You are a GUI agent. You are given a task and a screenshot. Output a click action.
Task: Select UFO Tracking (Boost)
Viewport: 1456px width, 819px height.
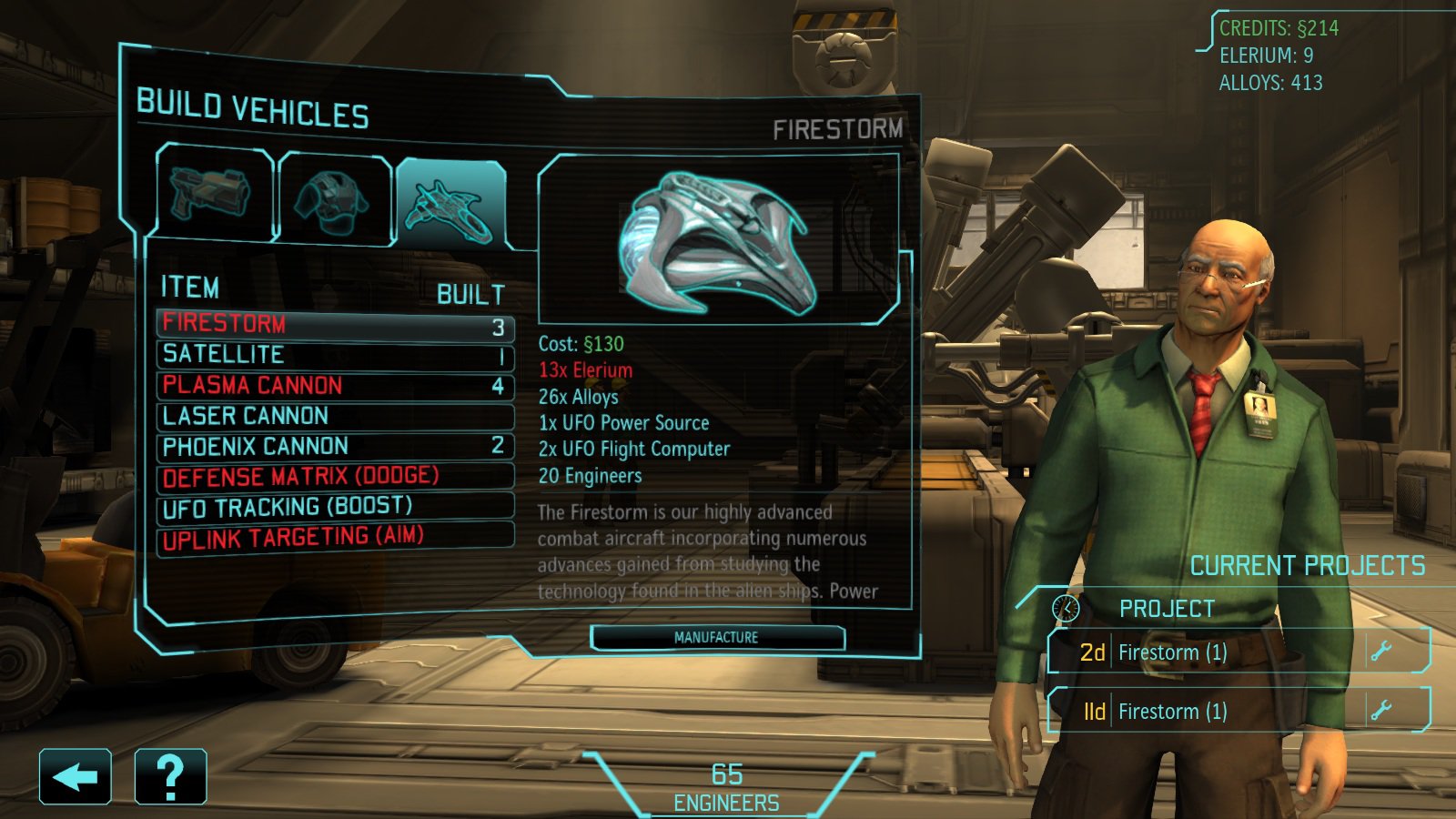335,507
